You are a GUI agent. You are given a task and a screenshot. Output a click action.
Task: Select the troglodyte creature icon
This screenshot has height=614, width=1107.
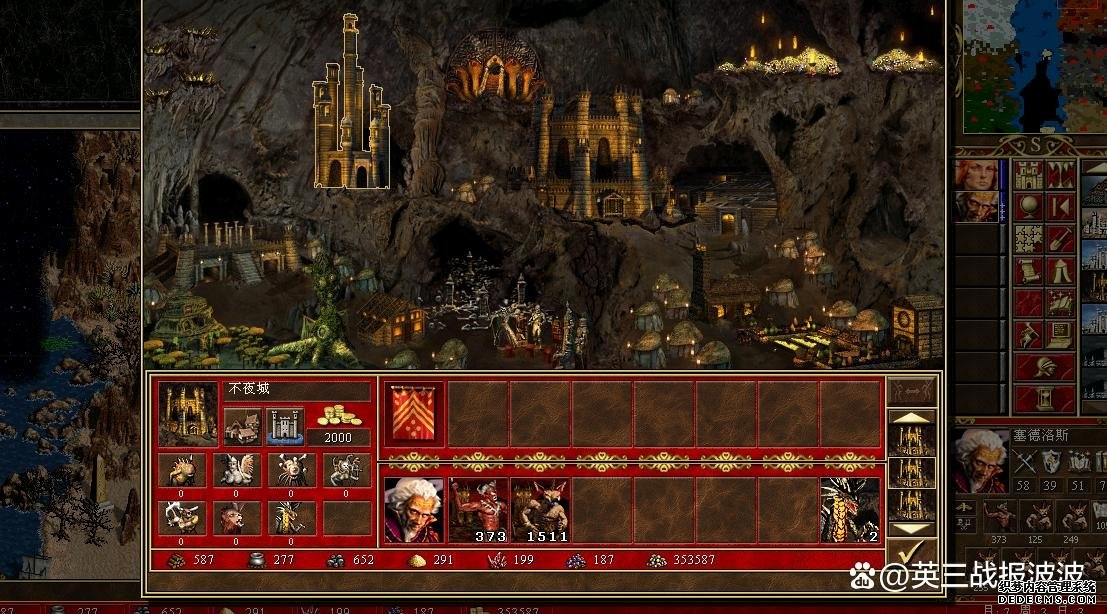pyautogui.click(x=182, y=470)
